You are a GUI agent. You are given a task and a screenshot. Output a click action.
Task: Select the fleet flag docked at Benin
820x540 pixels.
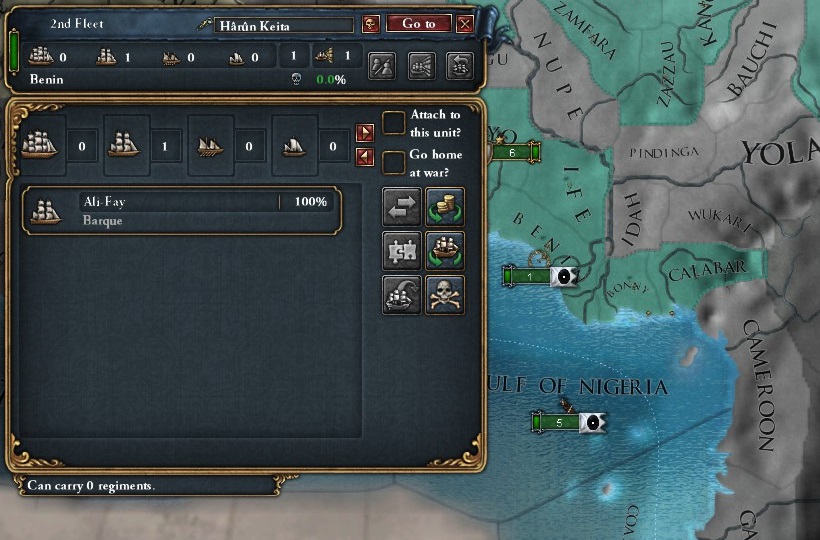pos(564,277)
